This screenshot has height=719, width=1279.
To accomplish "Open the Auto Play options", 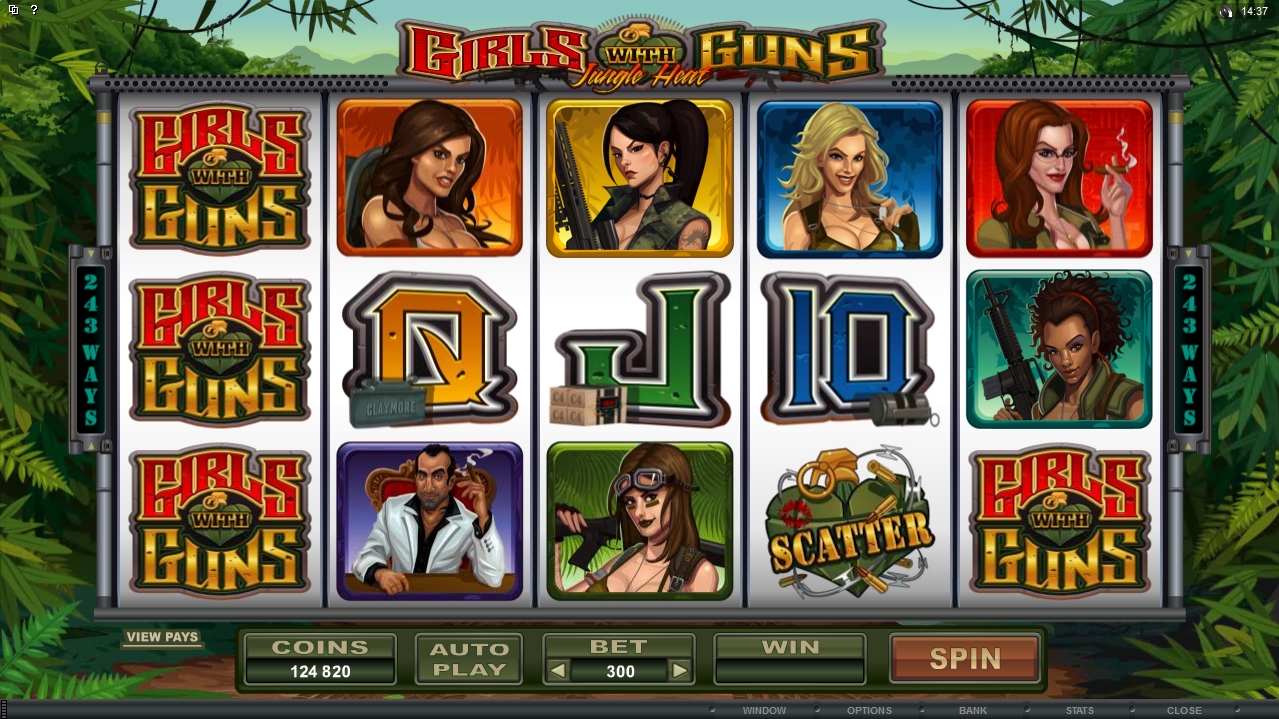I will pyautogui.click(x=468, y=659).
